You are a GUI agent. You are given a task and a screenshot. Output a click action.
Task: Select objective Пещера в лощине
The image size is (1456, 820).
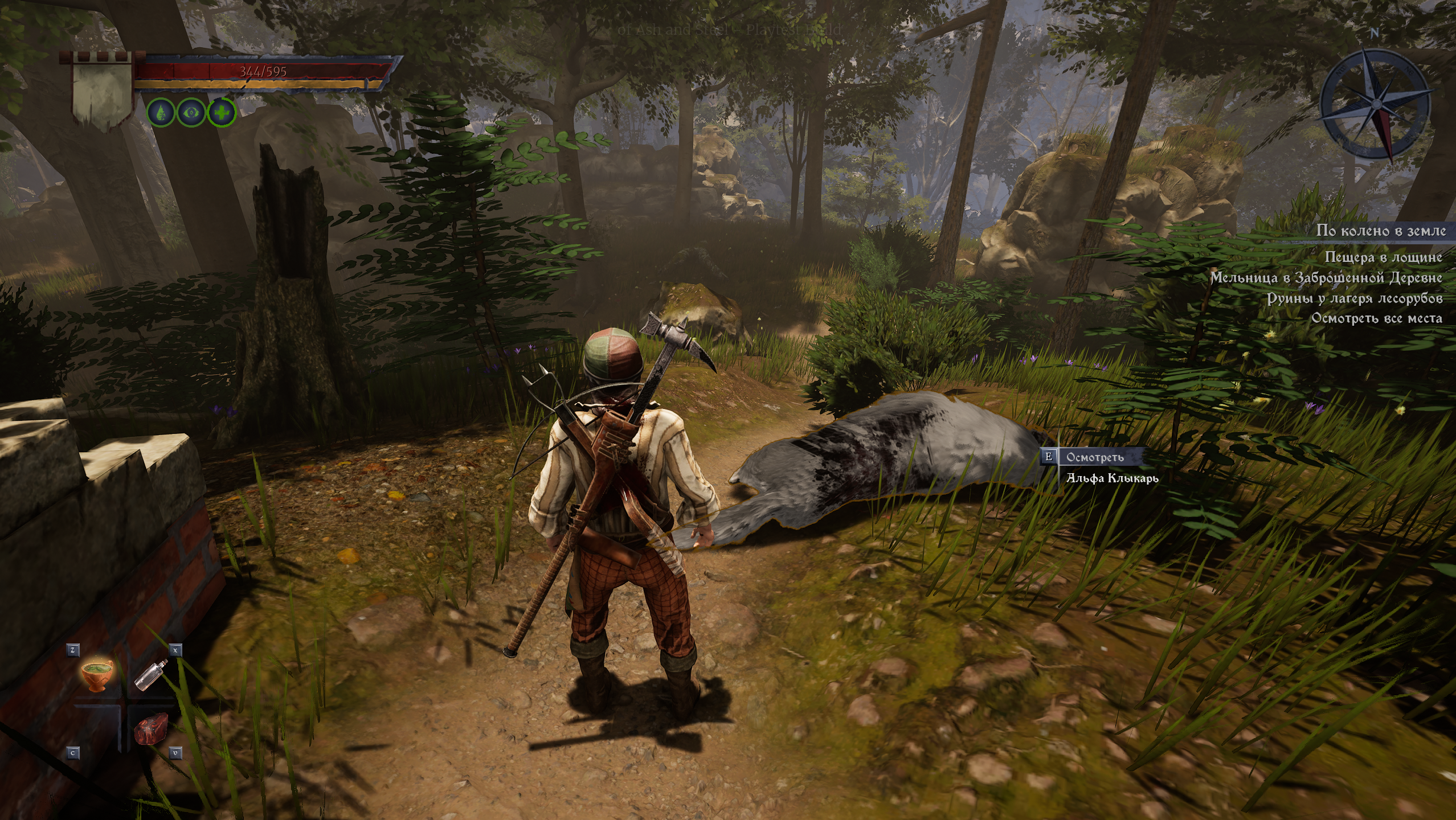click(1383, 257)
